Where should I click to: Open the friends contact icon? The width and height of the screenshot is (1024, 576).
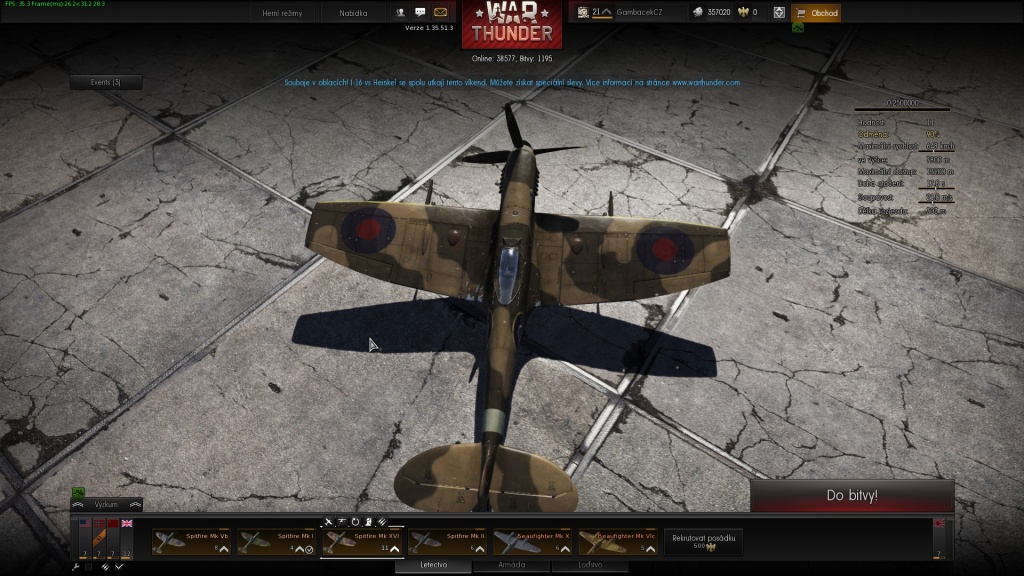point(401,13)
